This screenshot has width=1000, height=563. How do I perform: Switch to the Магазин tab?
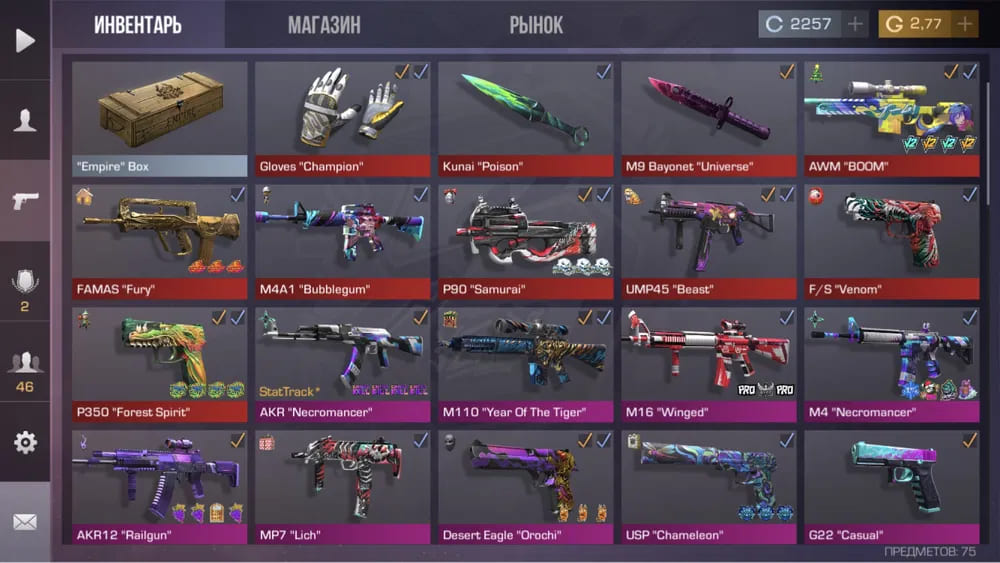pos(324,25)
